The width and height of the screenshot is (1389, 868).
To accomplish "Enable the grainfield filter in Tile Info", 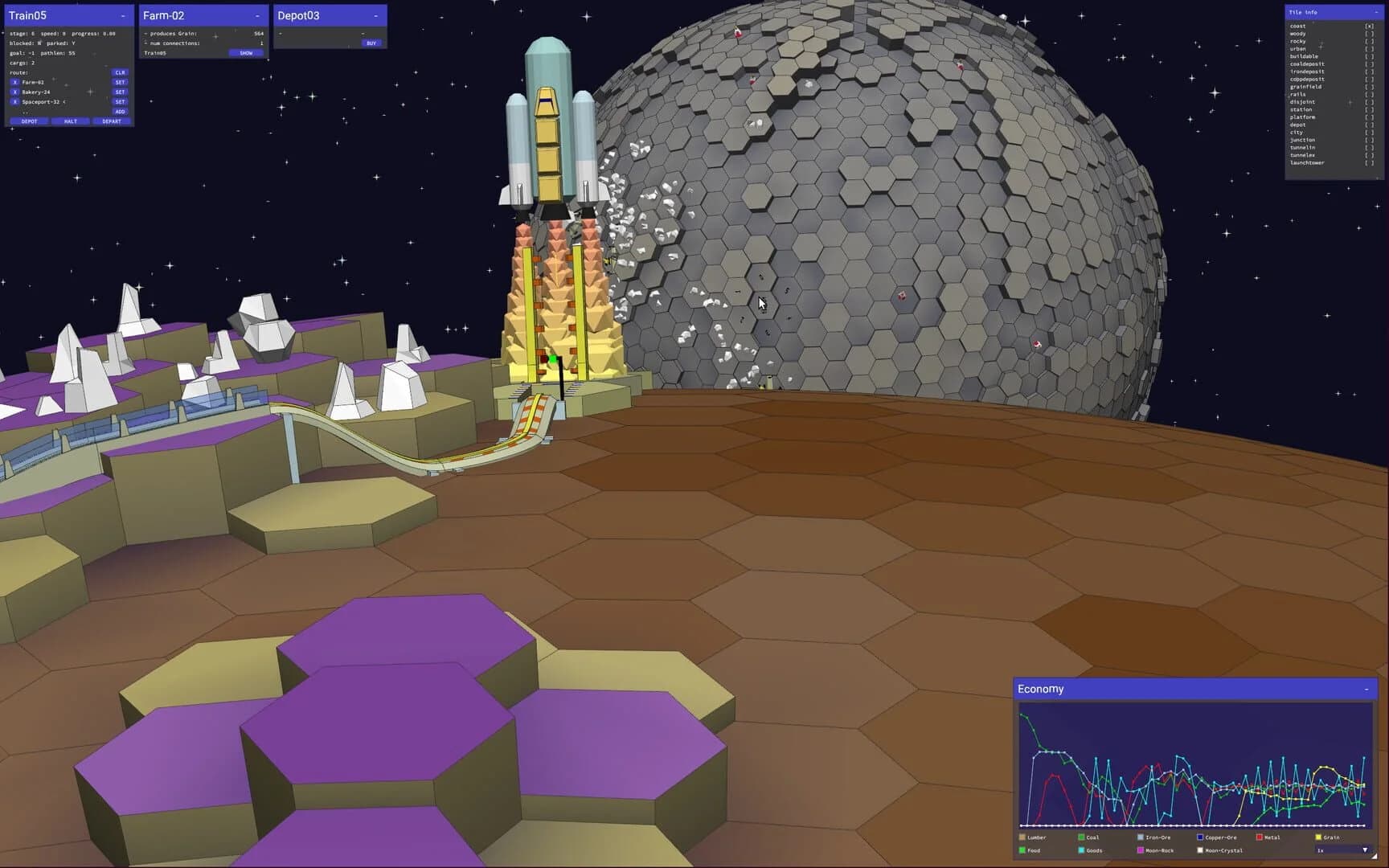I will (x=1370, y=86).
